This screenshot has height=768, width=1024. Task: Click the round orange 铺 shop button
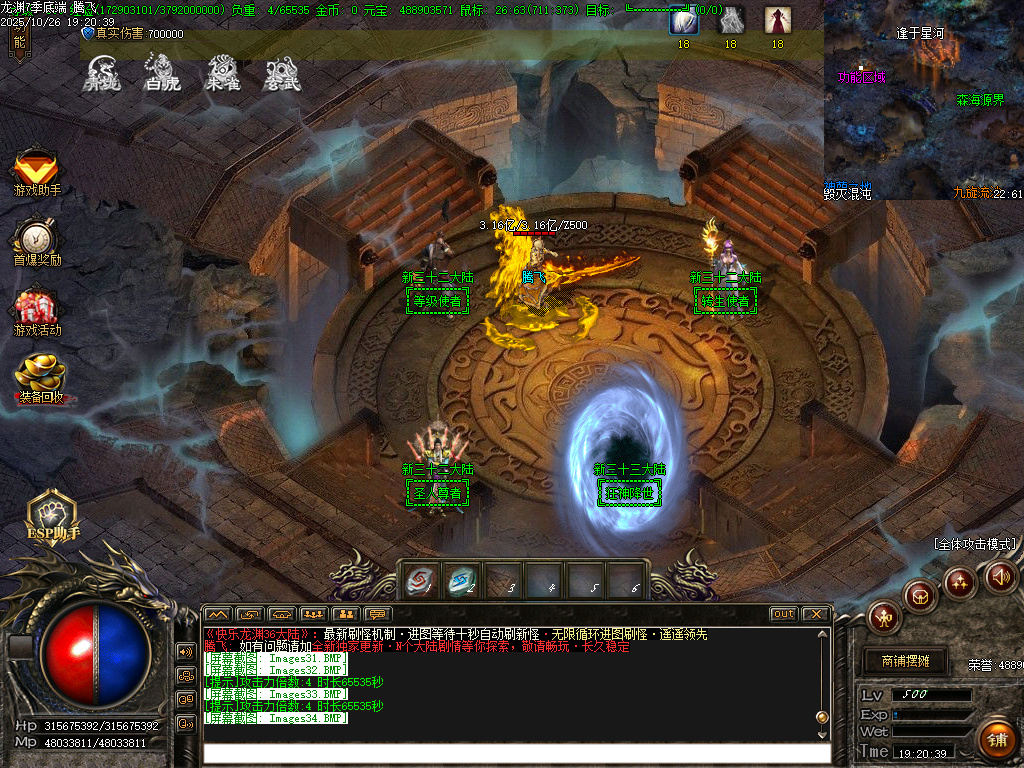[x=995, y=740]
